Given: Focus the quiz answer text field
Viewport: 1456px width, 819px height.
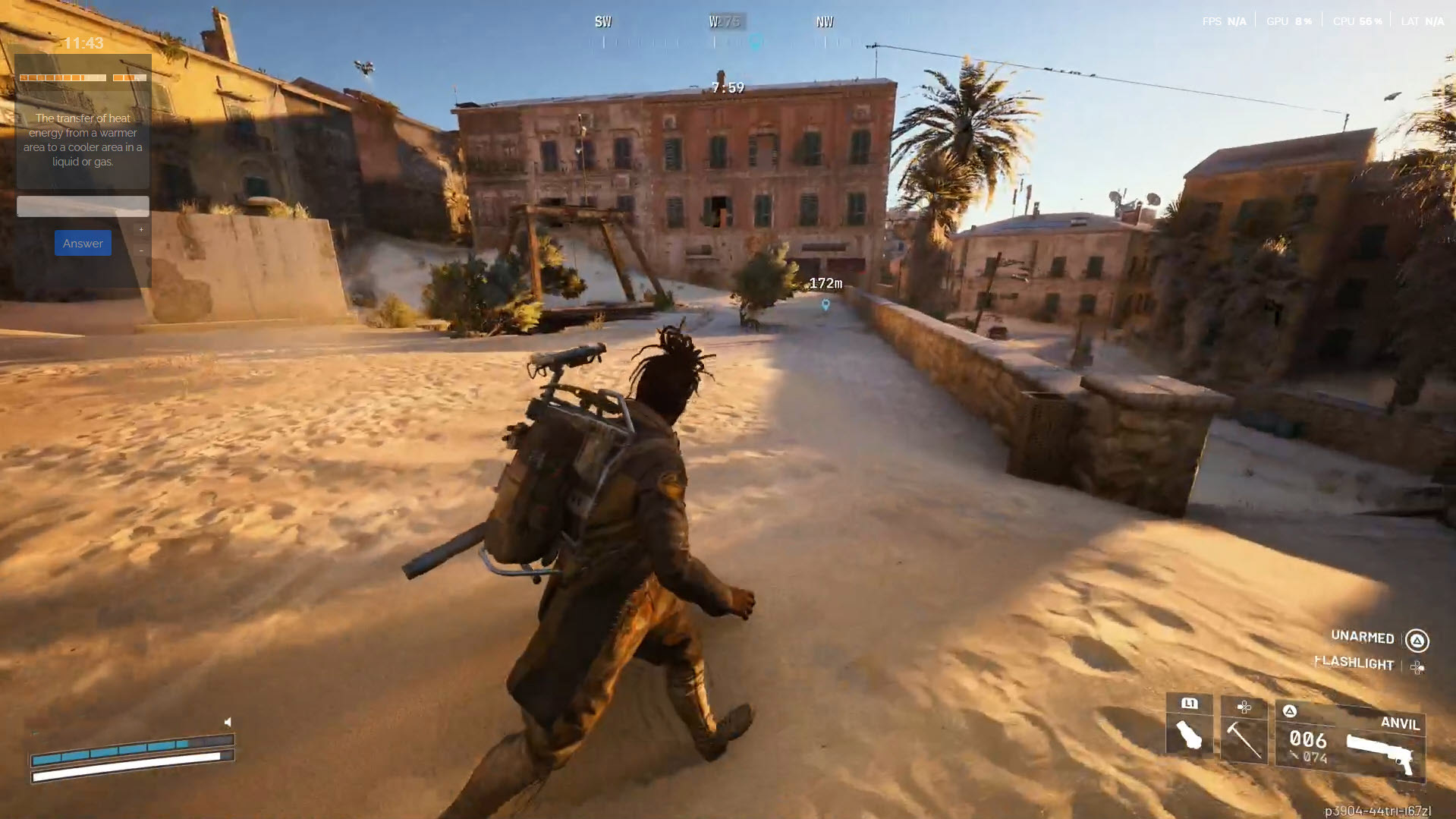Looking at the screenshot, I should click(x=83, y=206).
